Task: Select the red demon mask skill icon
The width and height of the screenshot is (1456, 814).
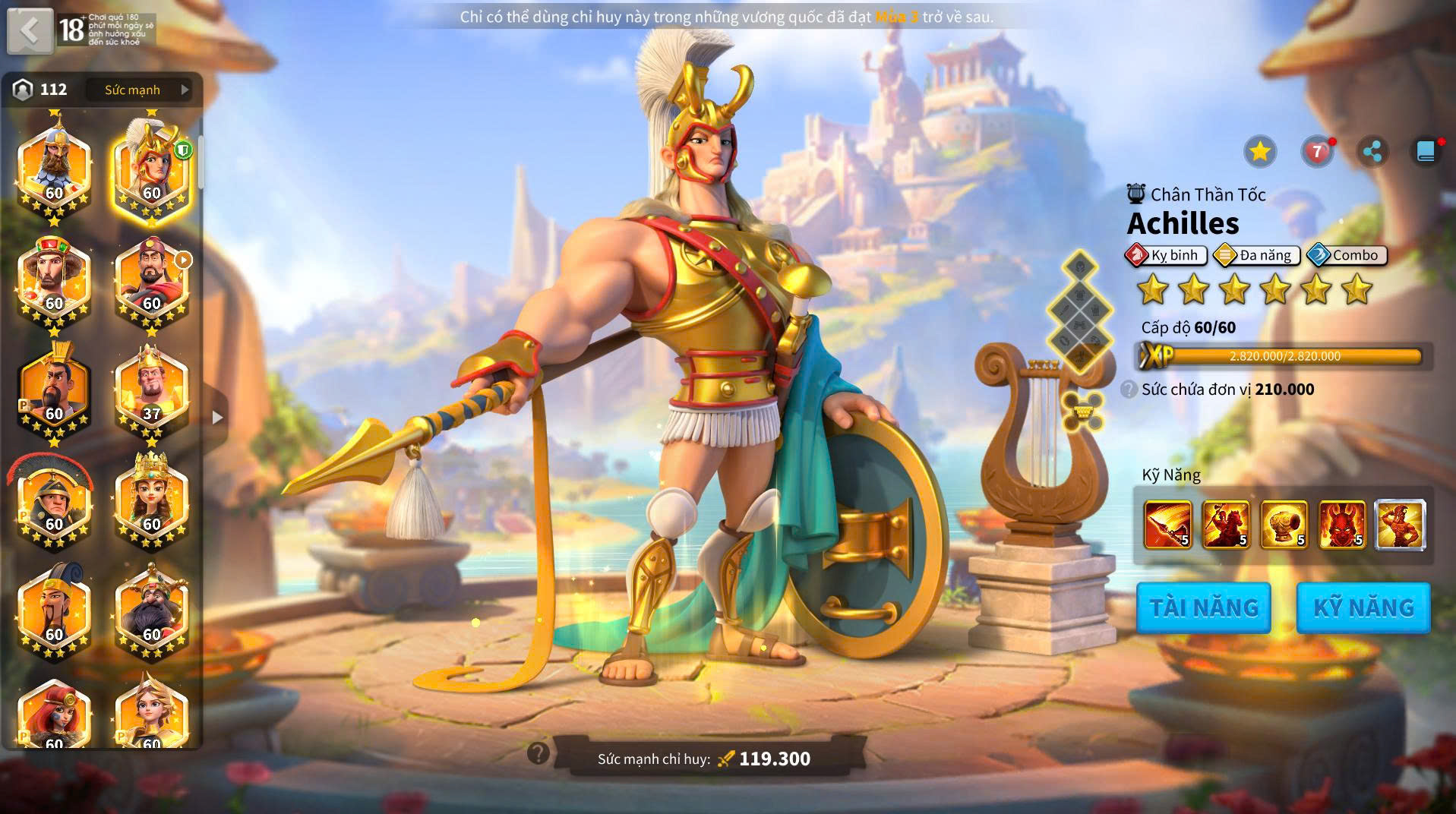Action: [1341, 524]
